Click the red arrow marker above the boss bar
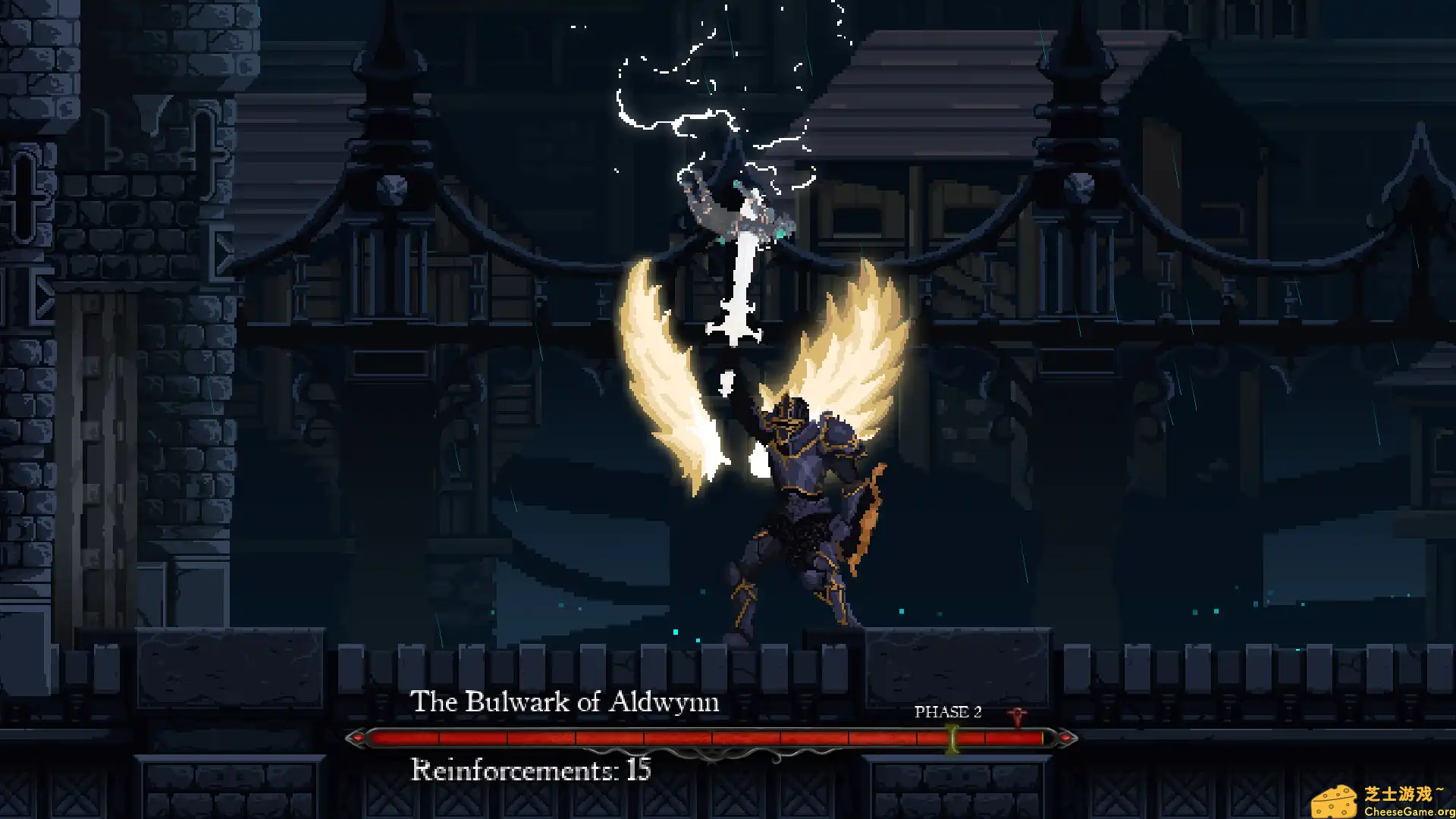Image resolution: width=1456 pixels, height=819 pixels. [x=1017, y=716]
